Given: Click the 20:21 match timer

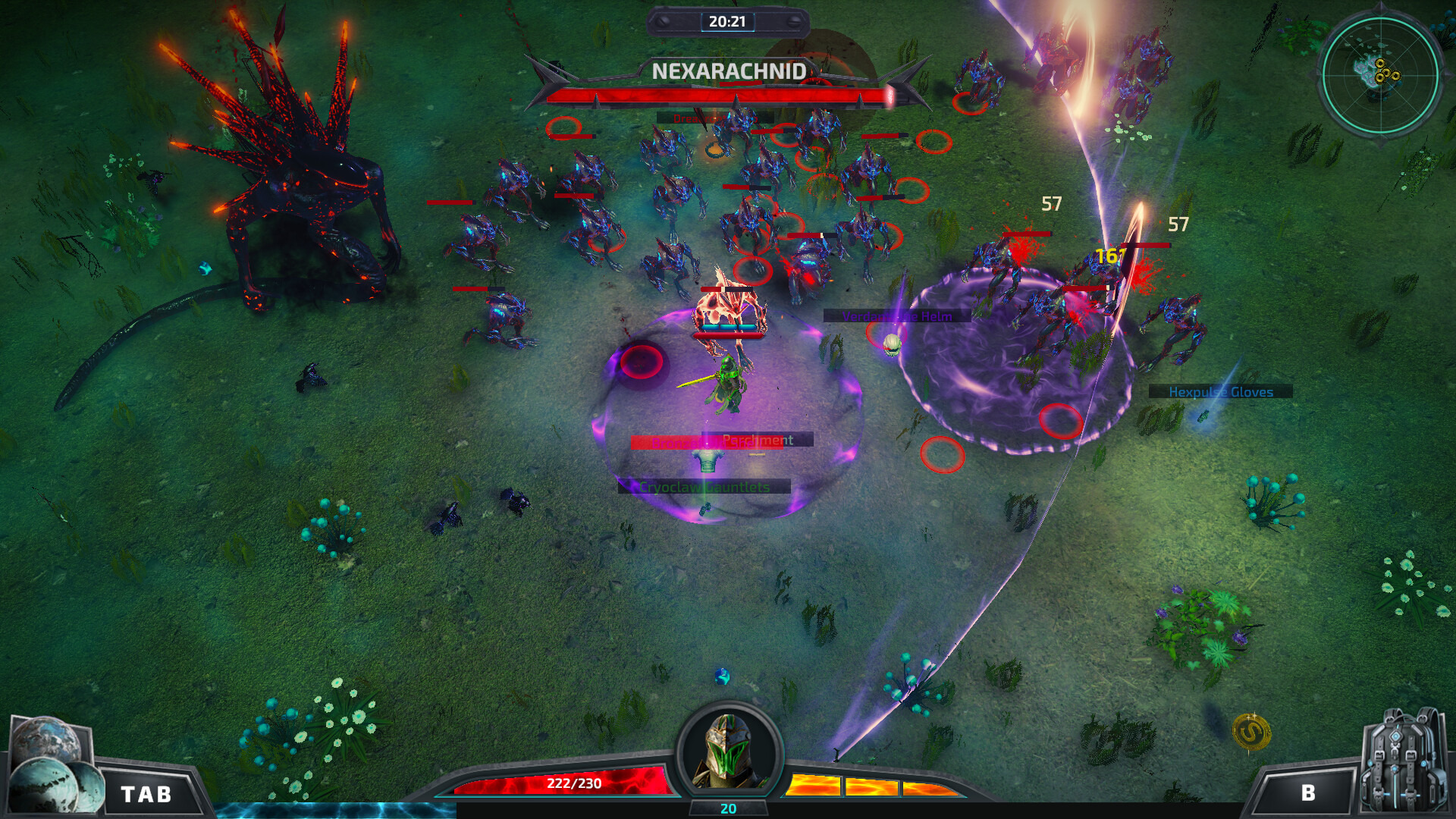Looking at the screenshot, I should point(729,21).
